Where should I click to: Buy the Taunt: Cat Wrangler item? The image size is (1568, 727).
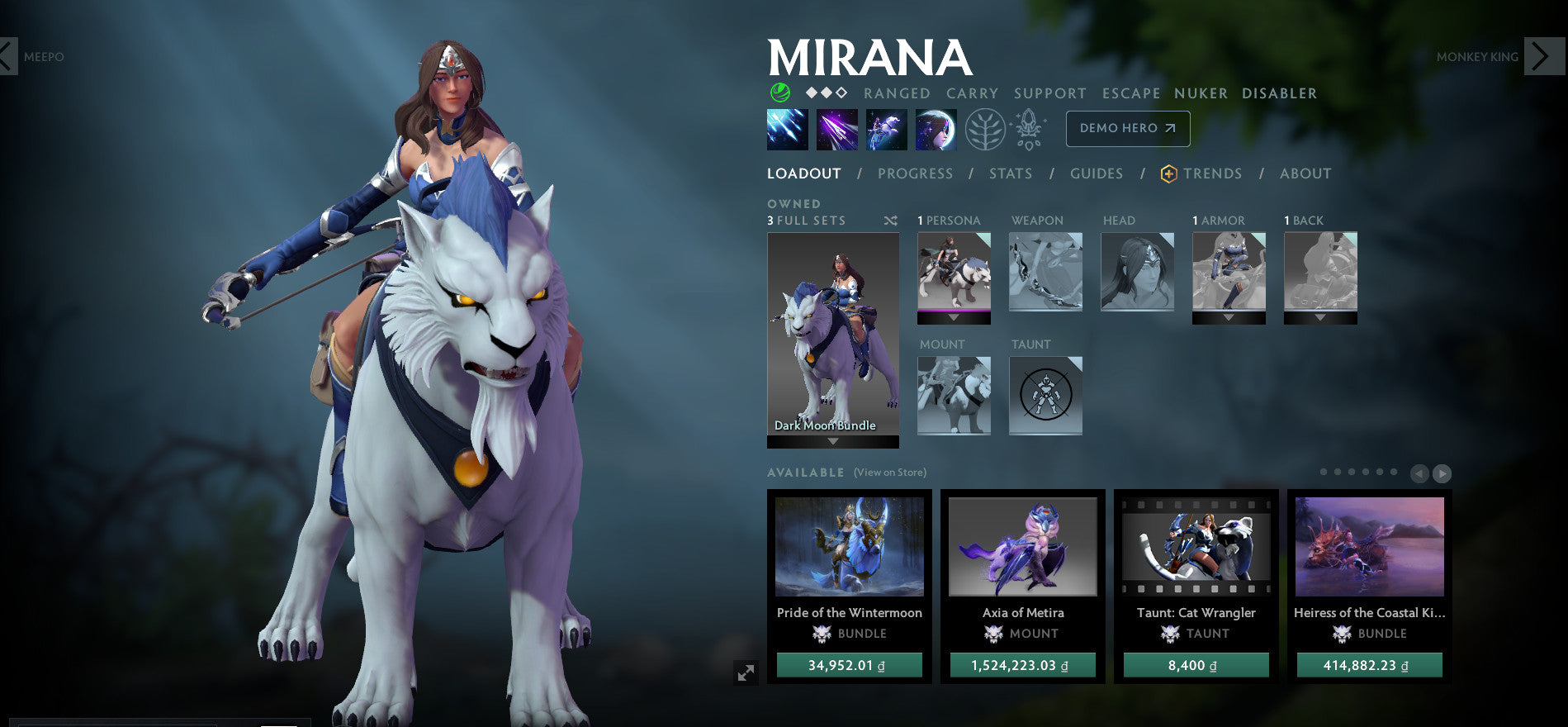click(1196, 665)
